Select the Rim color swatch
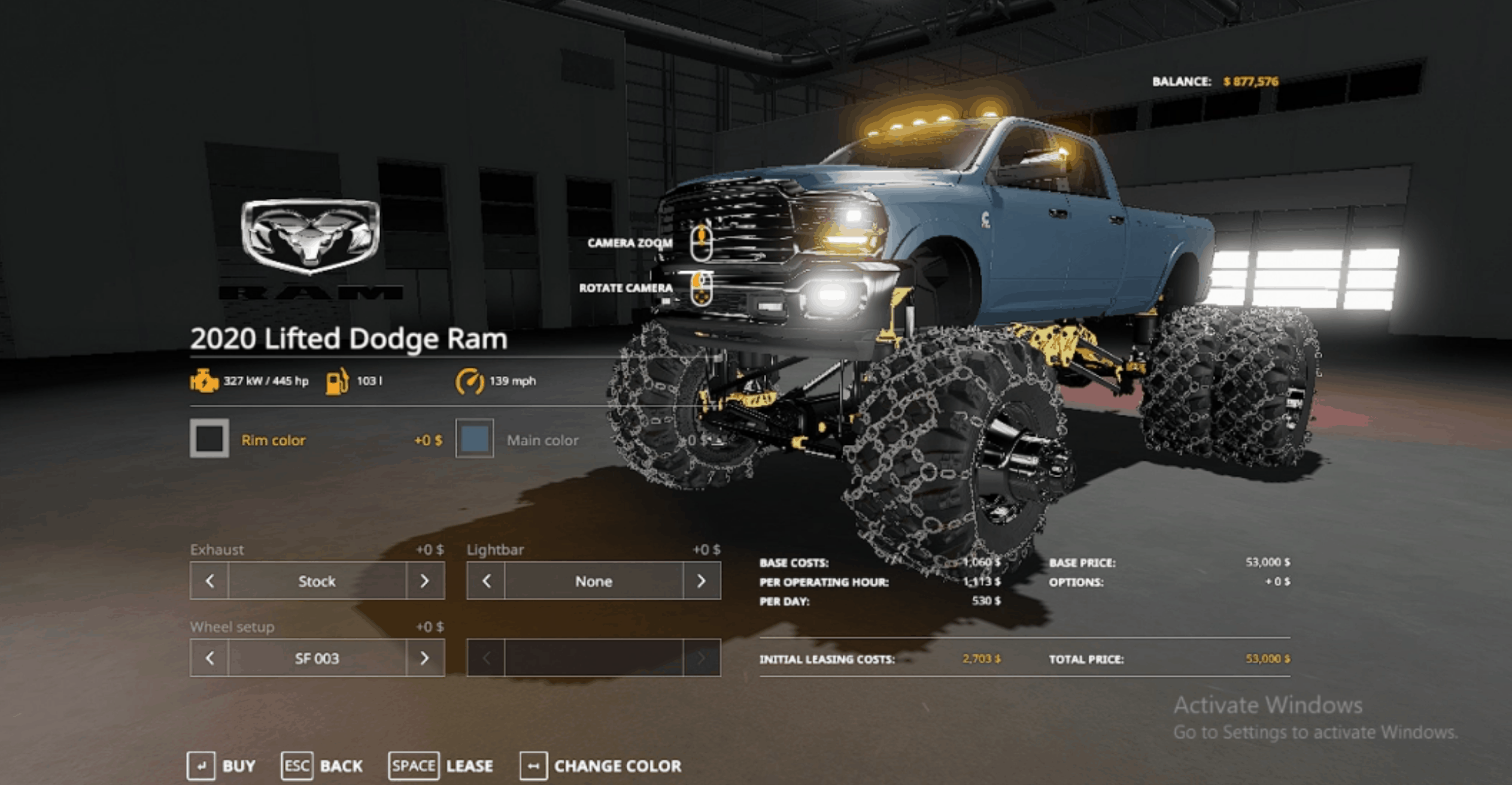 pyautogui.click(x=209, y=439)
